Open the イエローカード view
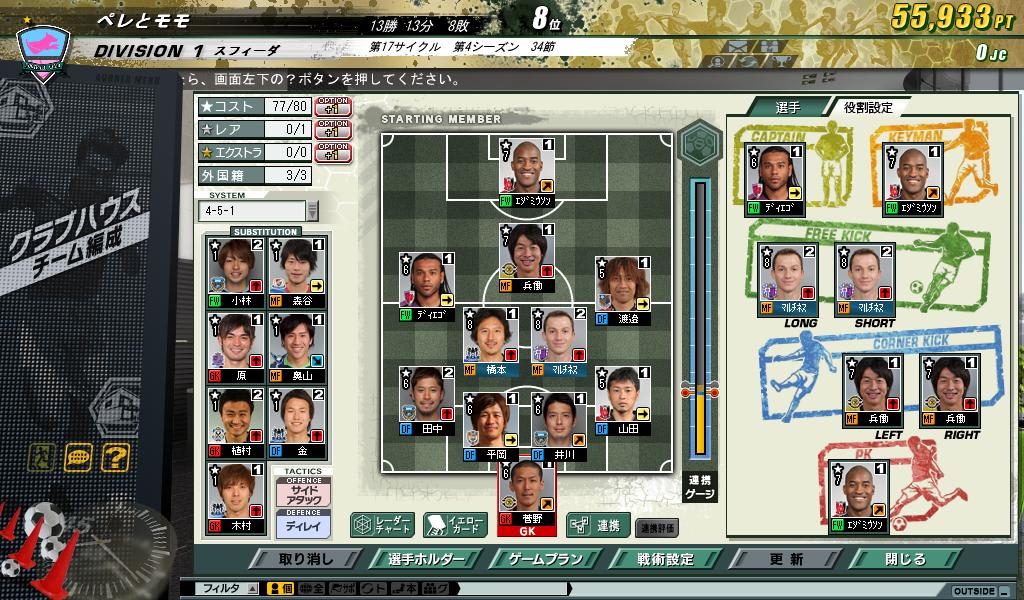This screenshot has width=1024, height=600. [448, 524]
